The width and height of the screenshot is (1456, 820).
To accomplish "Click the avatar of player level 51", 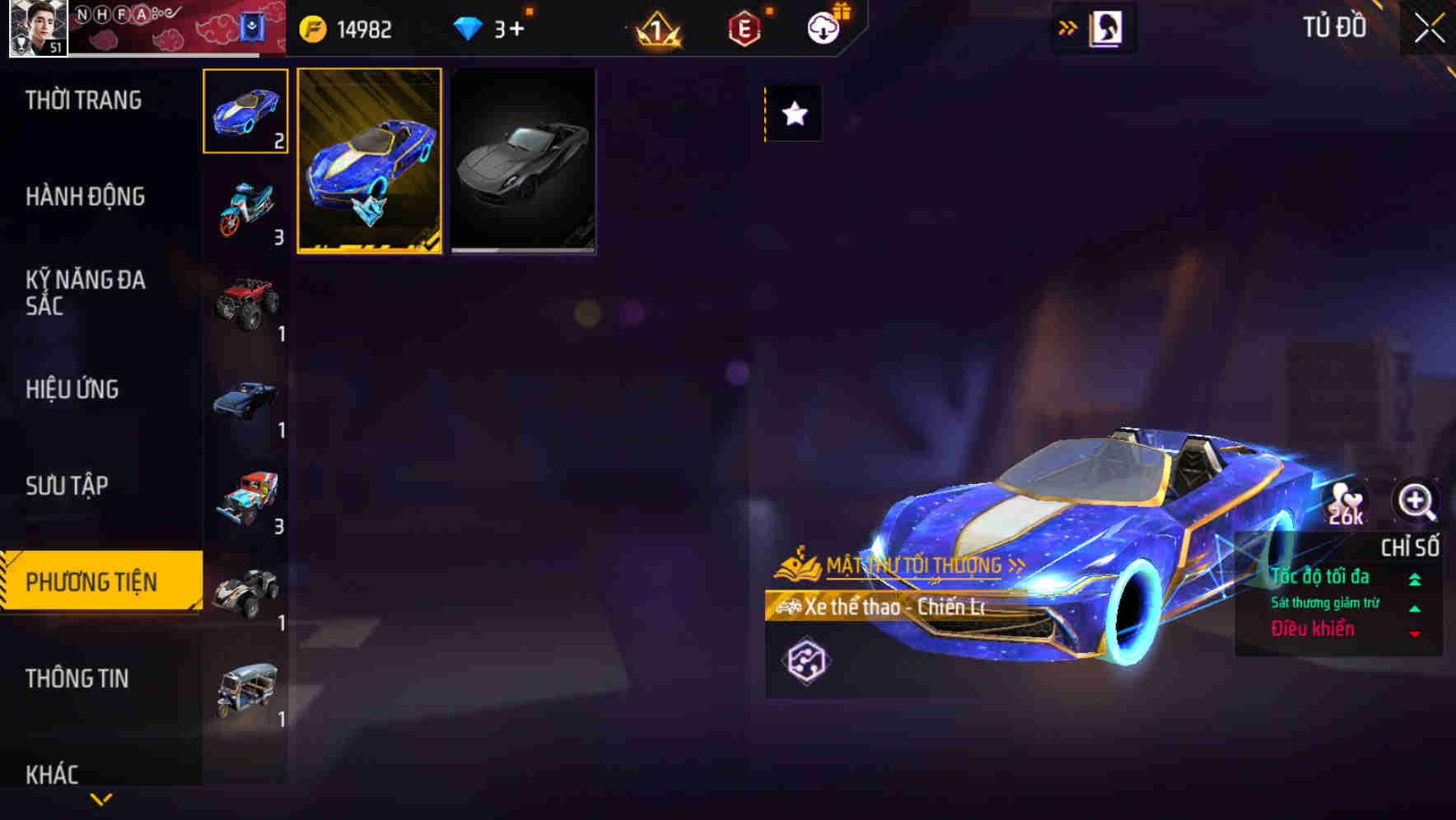I will tap(36, 30).
